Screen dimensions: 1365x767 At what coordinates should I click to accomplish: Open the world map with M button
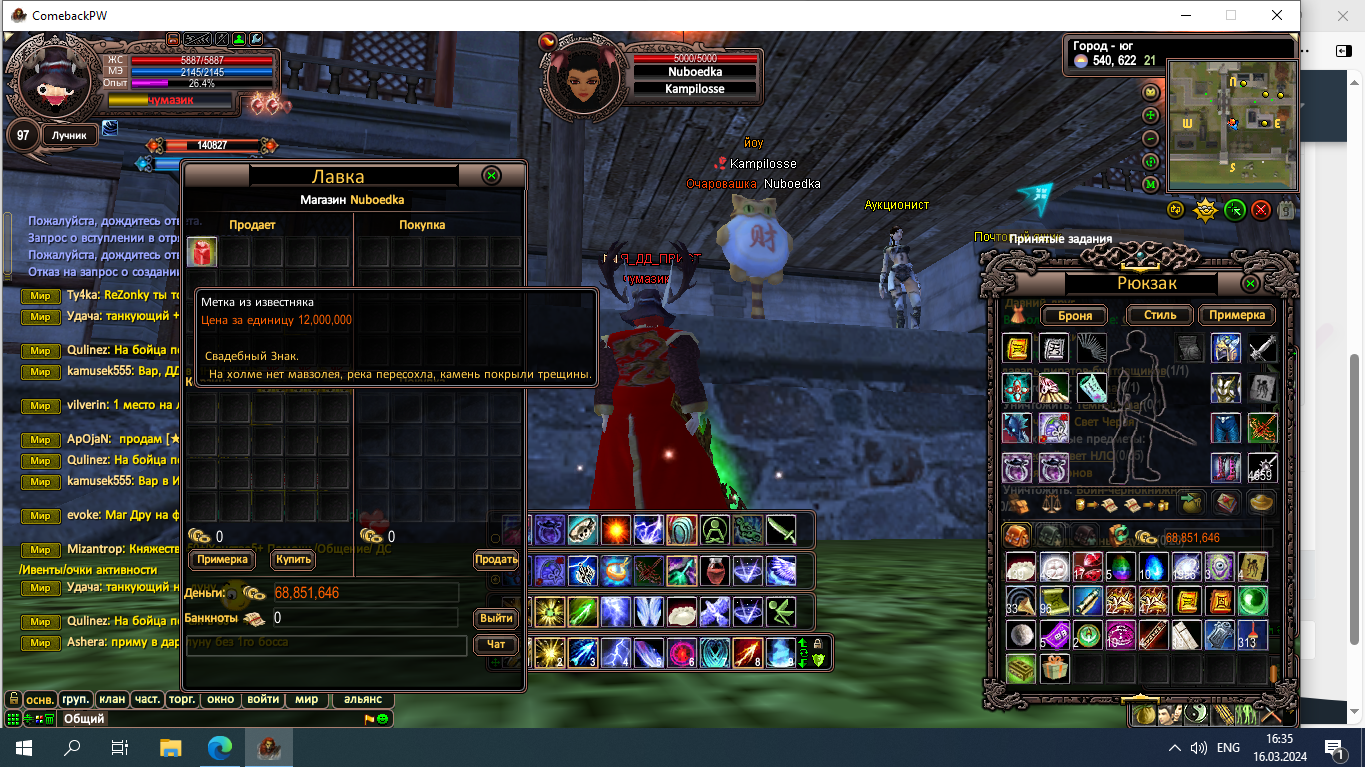tap(1150, 184)
